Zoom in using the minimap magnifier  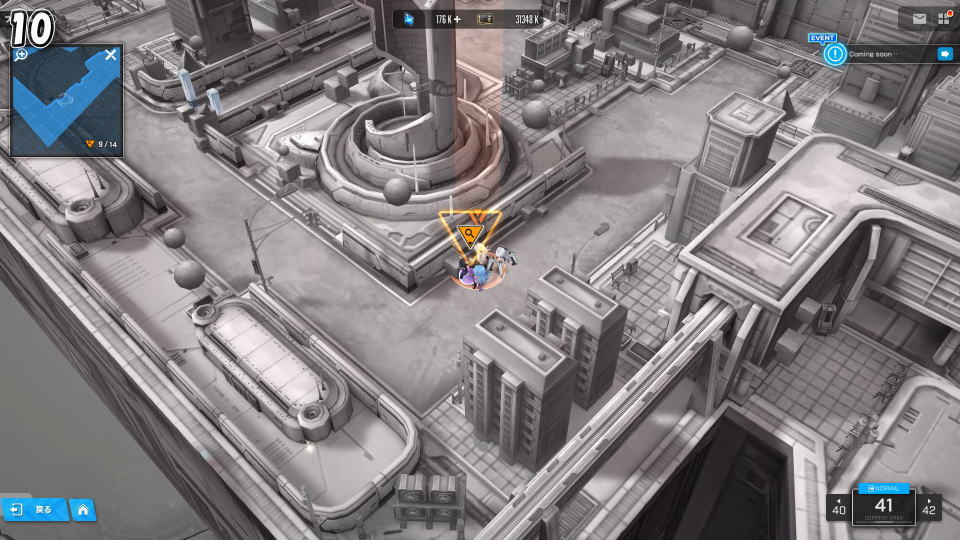pyautogui.click(x=22, y=55)
